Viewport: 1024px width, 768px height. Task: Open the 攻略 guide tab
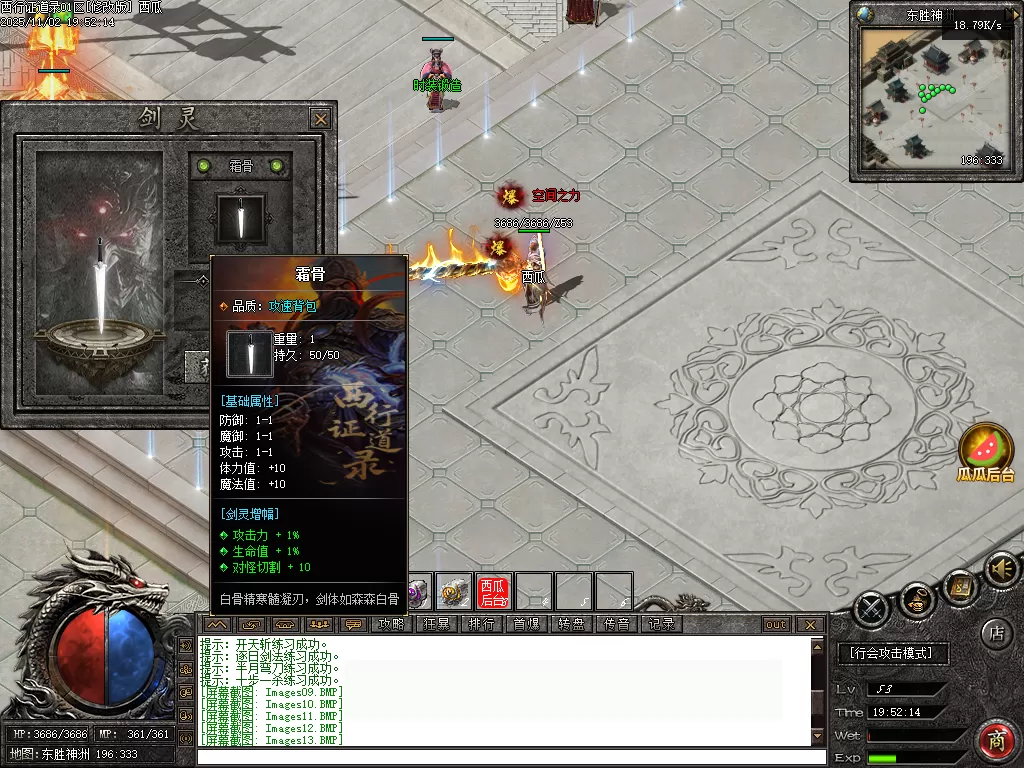(392, 624)
